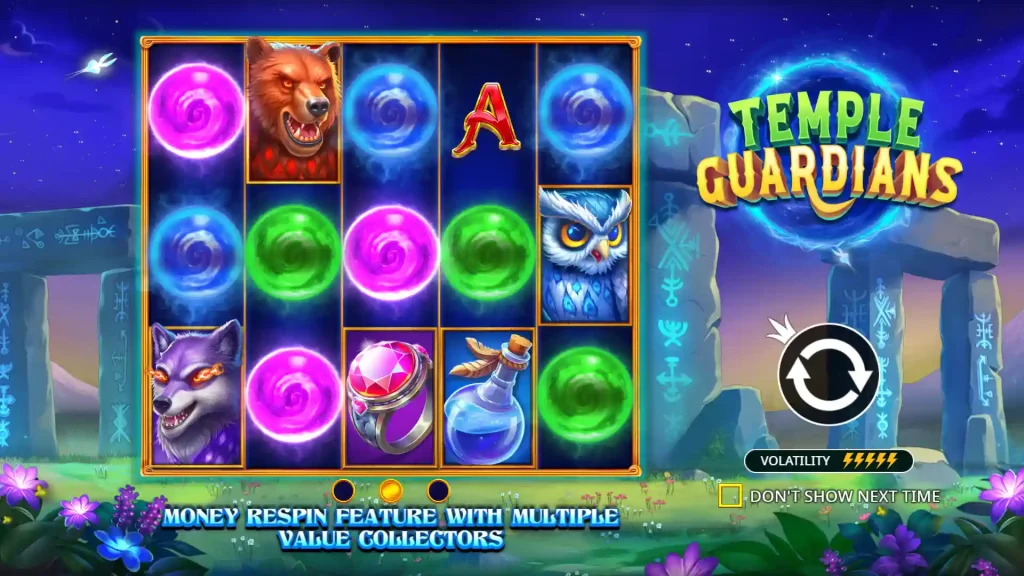Select the highlighted gold page indicator dot
The height and width of the screenshot is (576, 1024).
[391, 490]
